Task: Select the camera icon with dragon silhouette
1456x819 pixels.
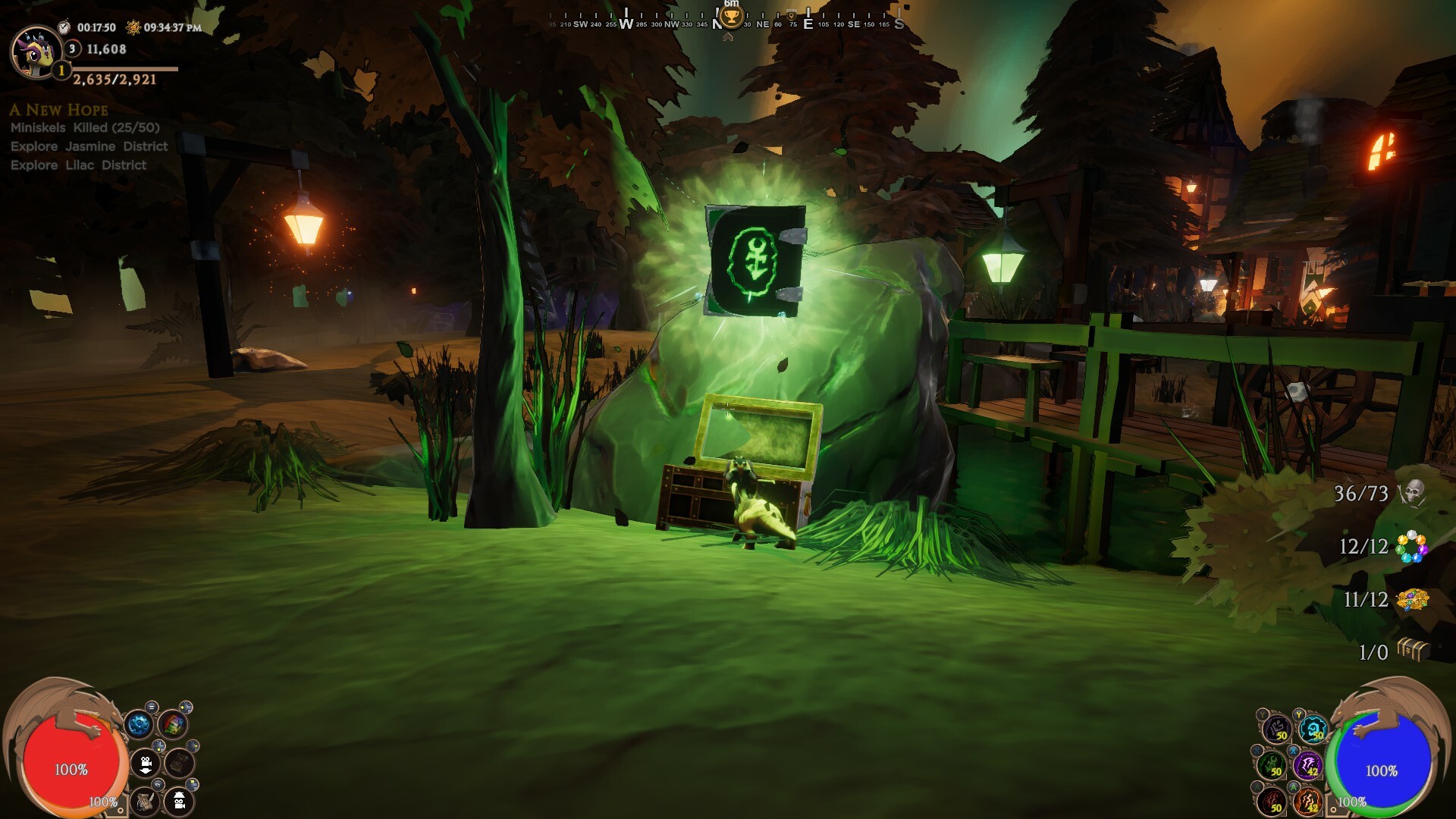Action: click(x=179, y=801)
